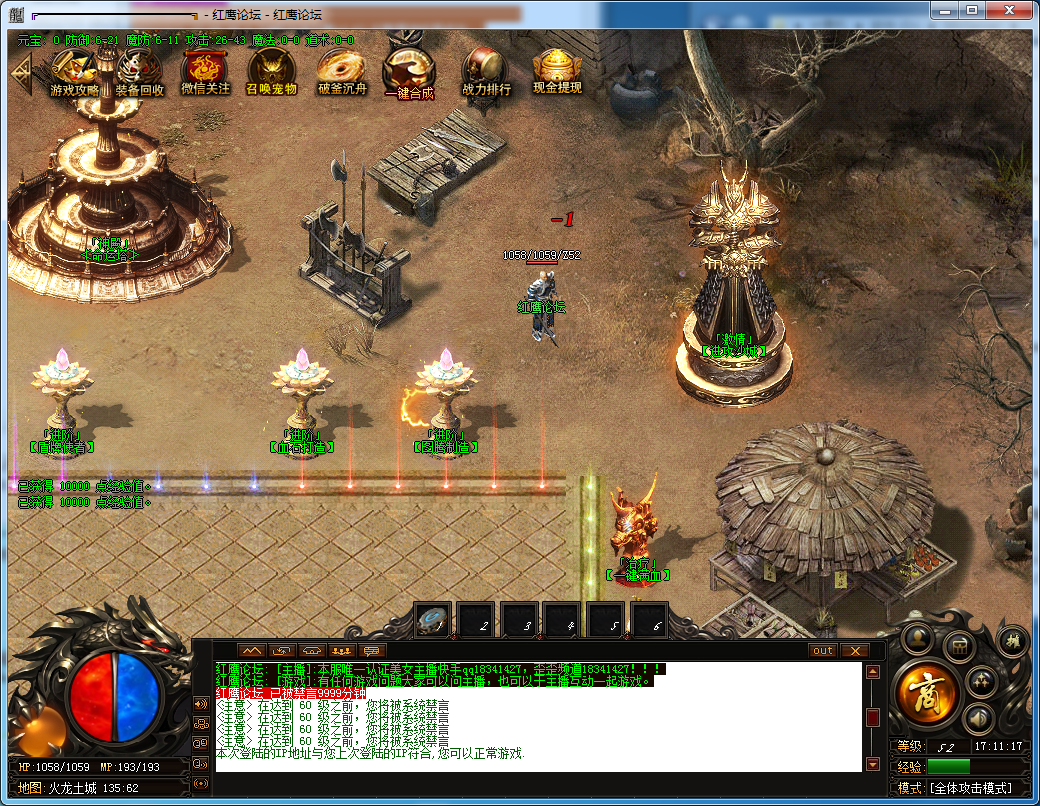The height and width of the screenshot is (806, 1040).
Task: Show the 战力排行 power ranking
Action: [486, 70]
